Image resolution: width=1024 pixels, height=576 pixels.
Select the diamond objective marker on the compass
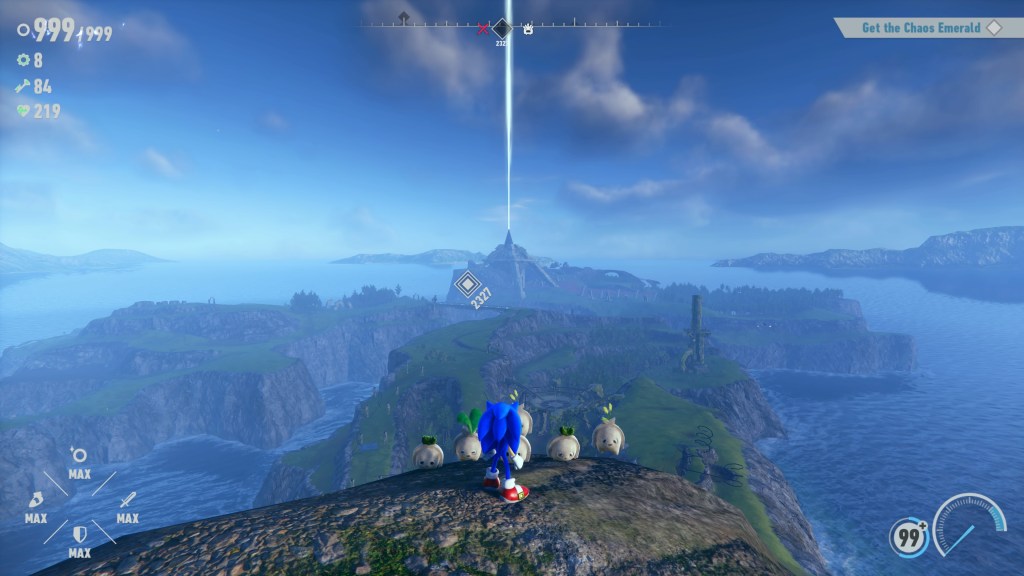tap(502, 28)
